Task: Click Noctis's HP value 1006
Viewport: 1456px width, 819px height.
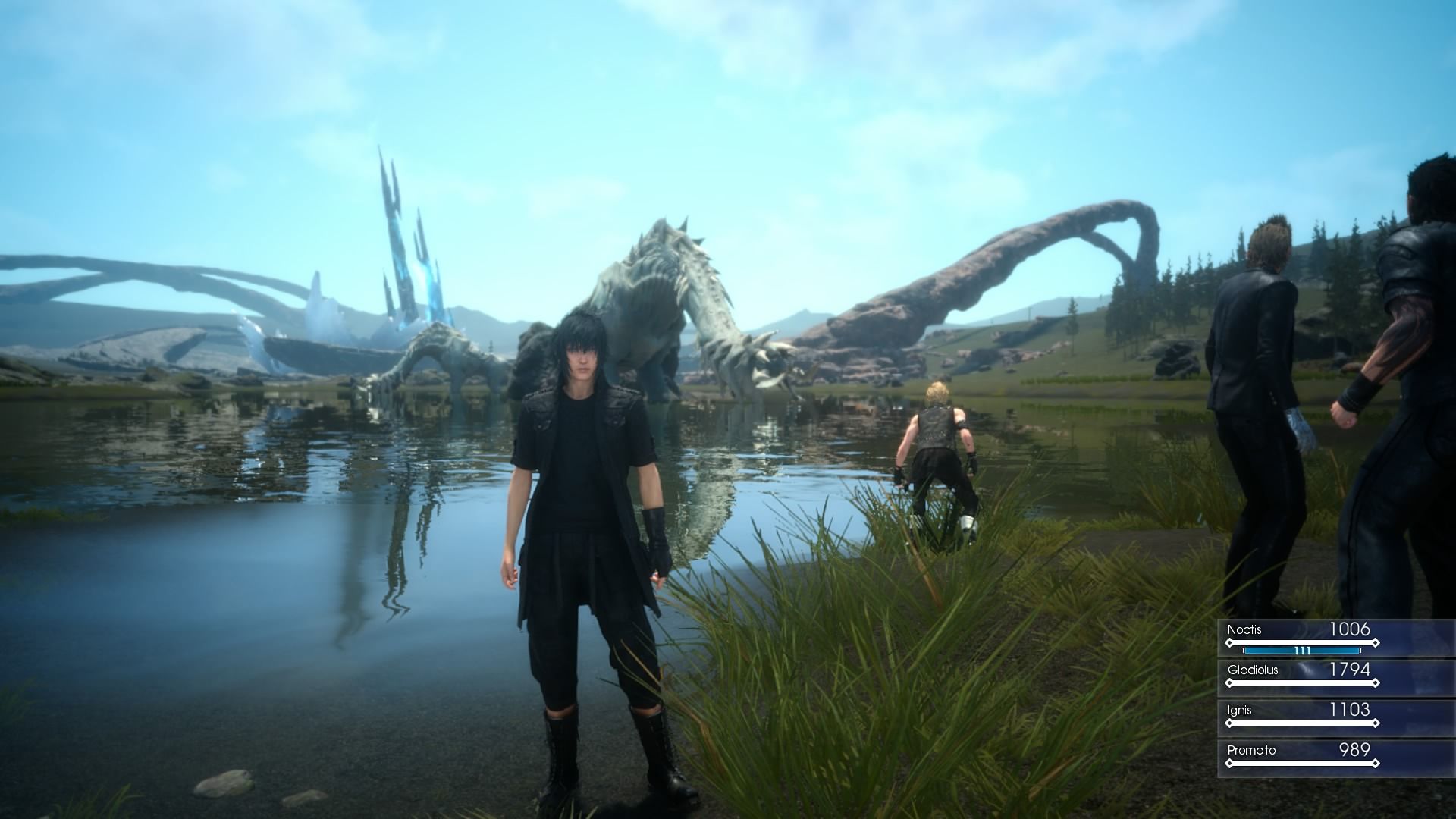Action: 1352,629
